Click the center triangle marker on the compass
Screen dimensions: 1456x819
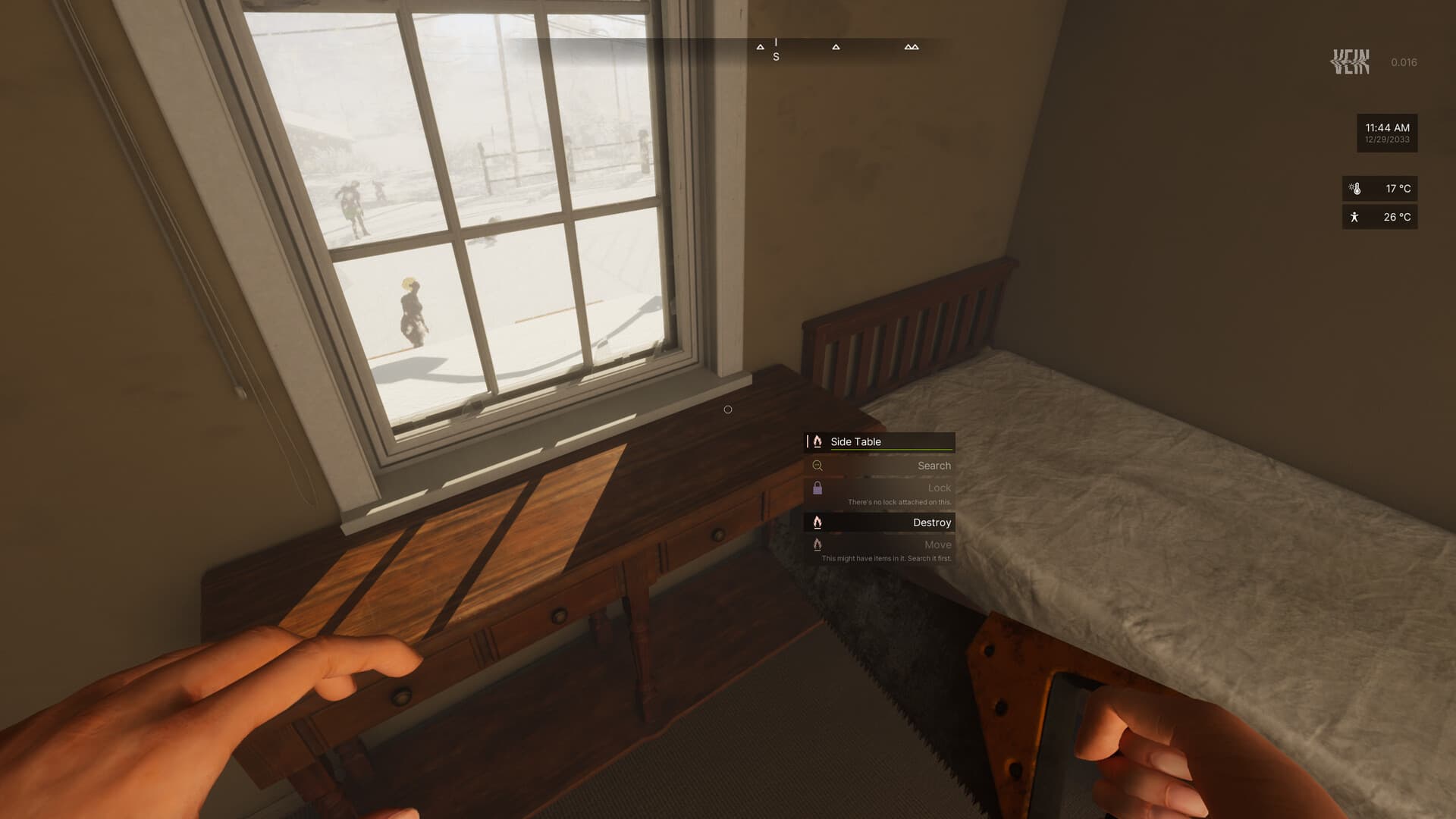coord(836,46)
